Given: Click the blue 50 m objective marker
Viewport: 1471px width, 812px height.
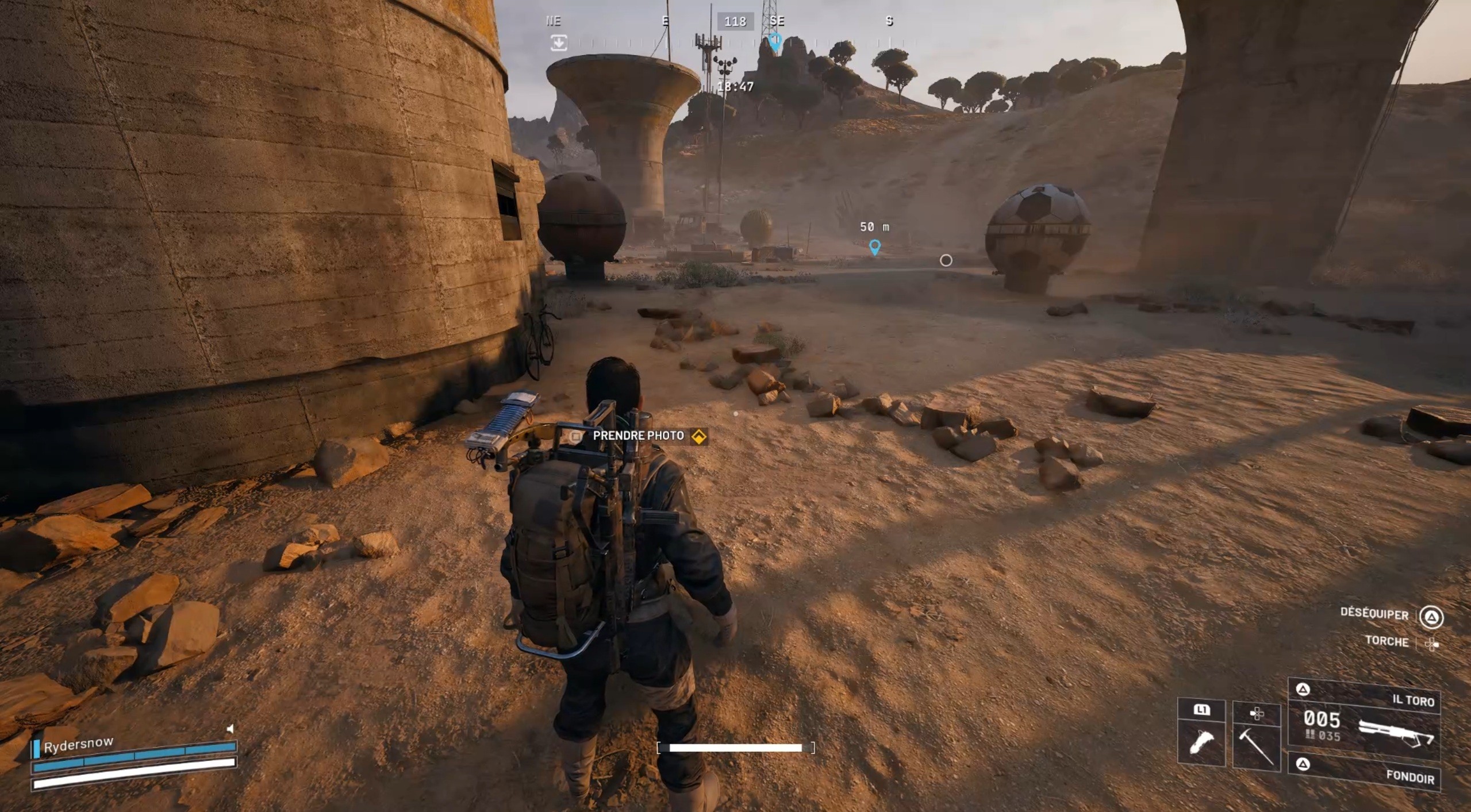Looking at the screenshot, I should 874,247.
